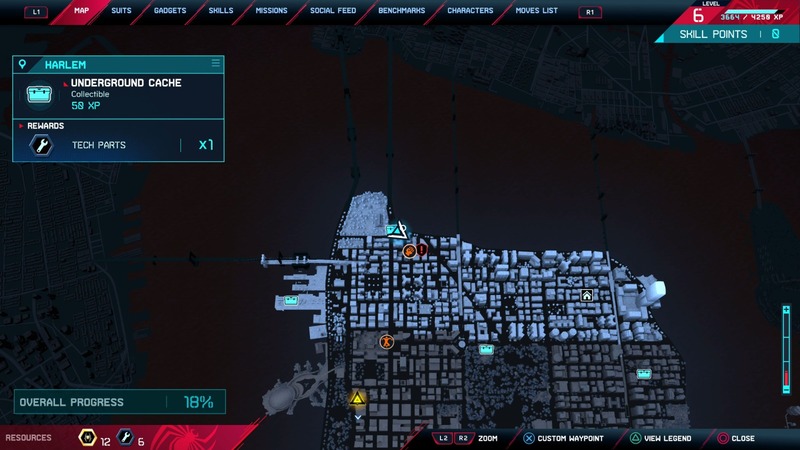Click the red exclamation alert marker
The height and width of the screenshot is (450, 800).
coord(423,249)
